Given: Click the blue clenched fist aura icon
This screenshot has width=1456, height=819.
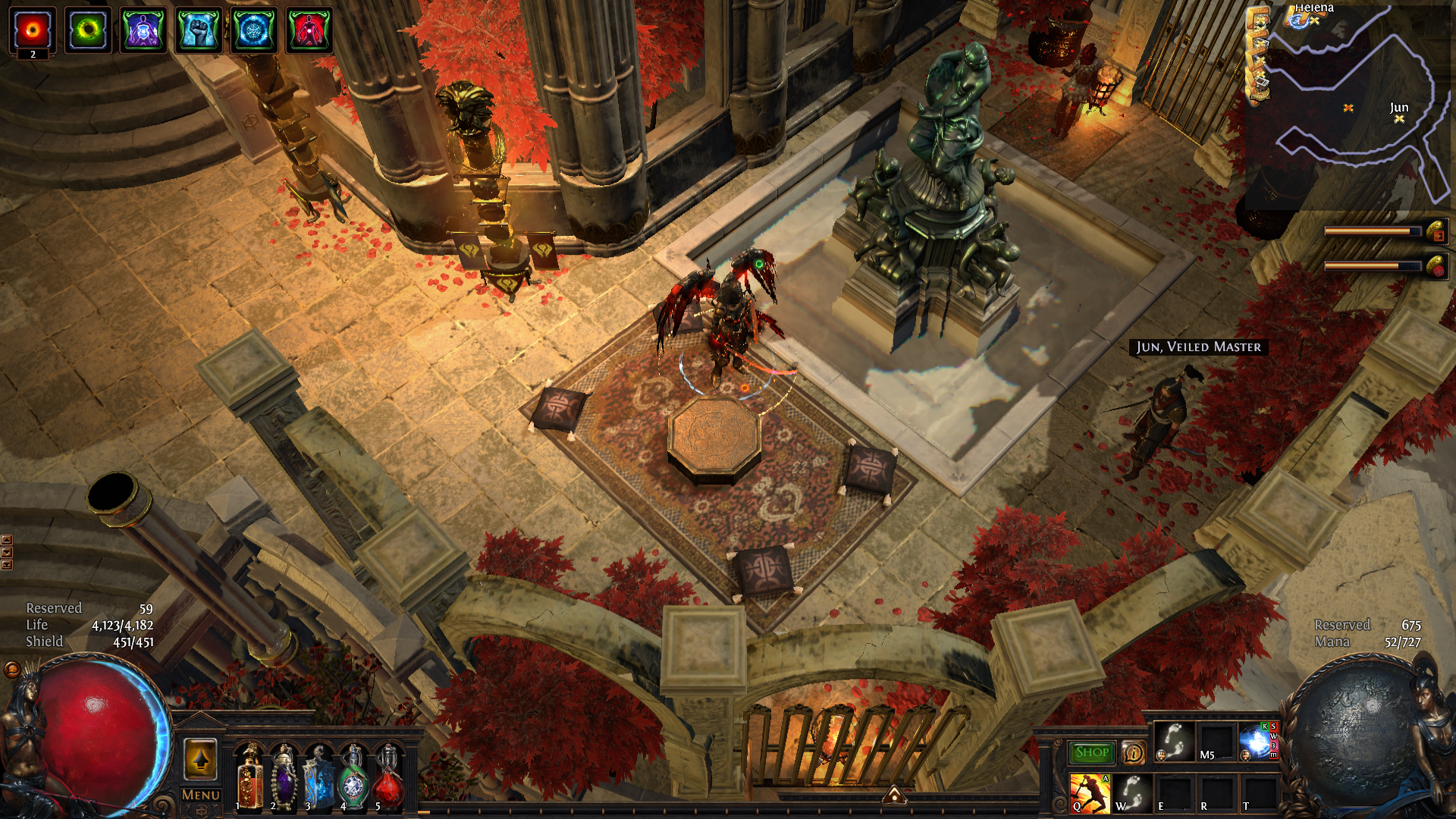Looking at the screenshot, I should (x=199, y=30).
